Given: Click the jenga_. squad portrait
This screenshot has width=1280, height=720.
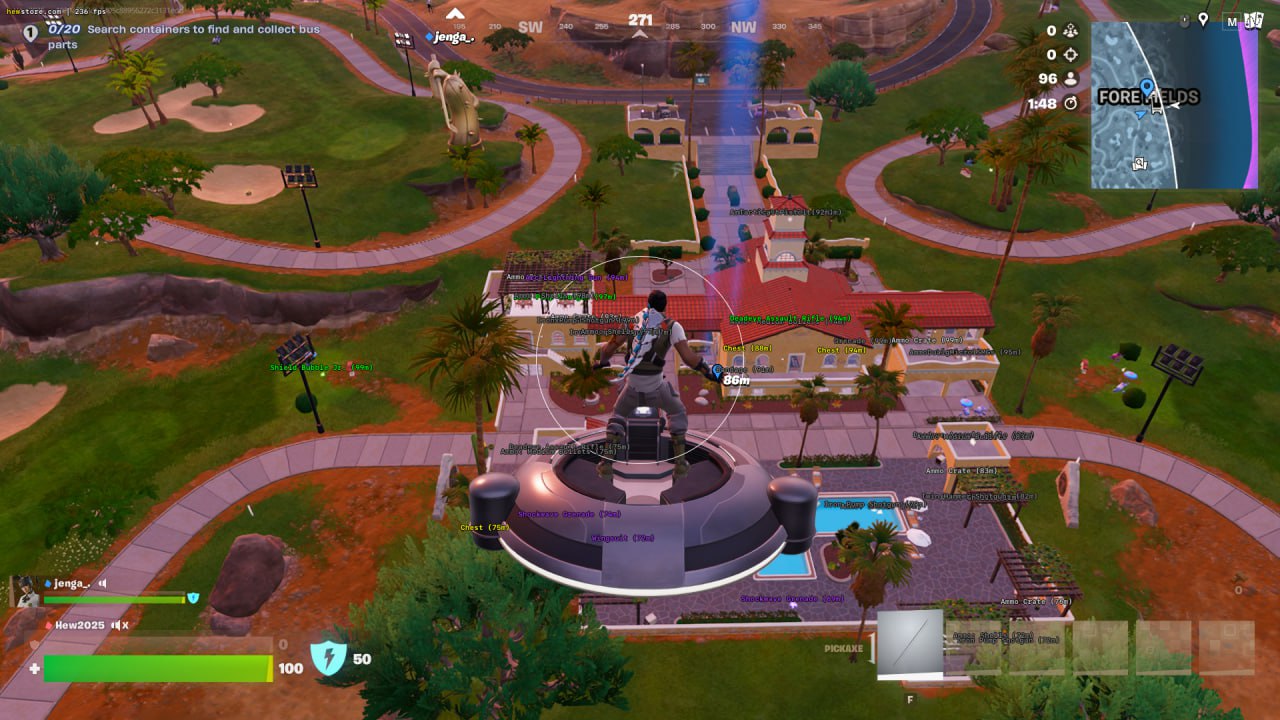Looking at the screenshot, I should [x=24, y=590].
